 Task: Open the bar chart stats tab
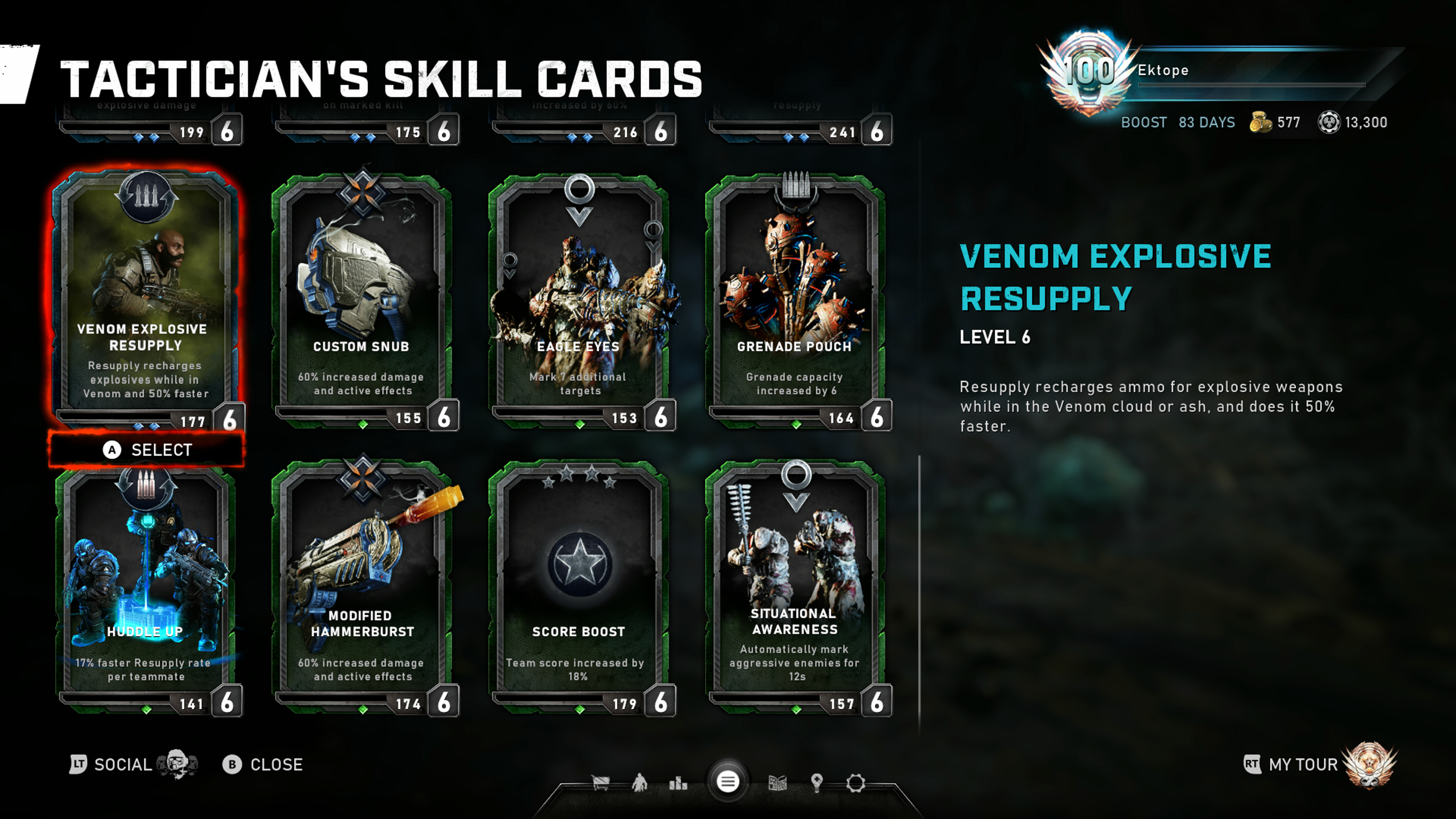click(x=678, y=783)
